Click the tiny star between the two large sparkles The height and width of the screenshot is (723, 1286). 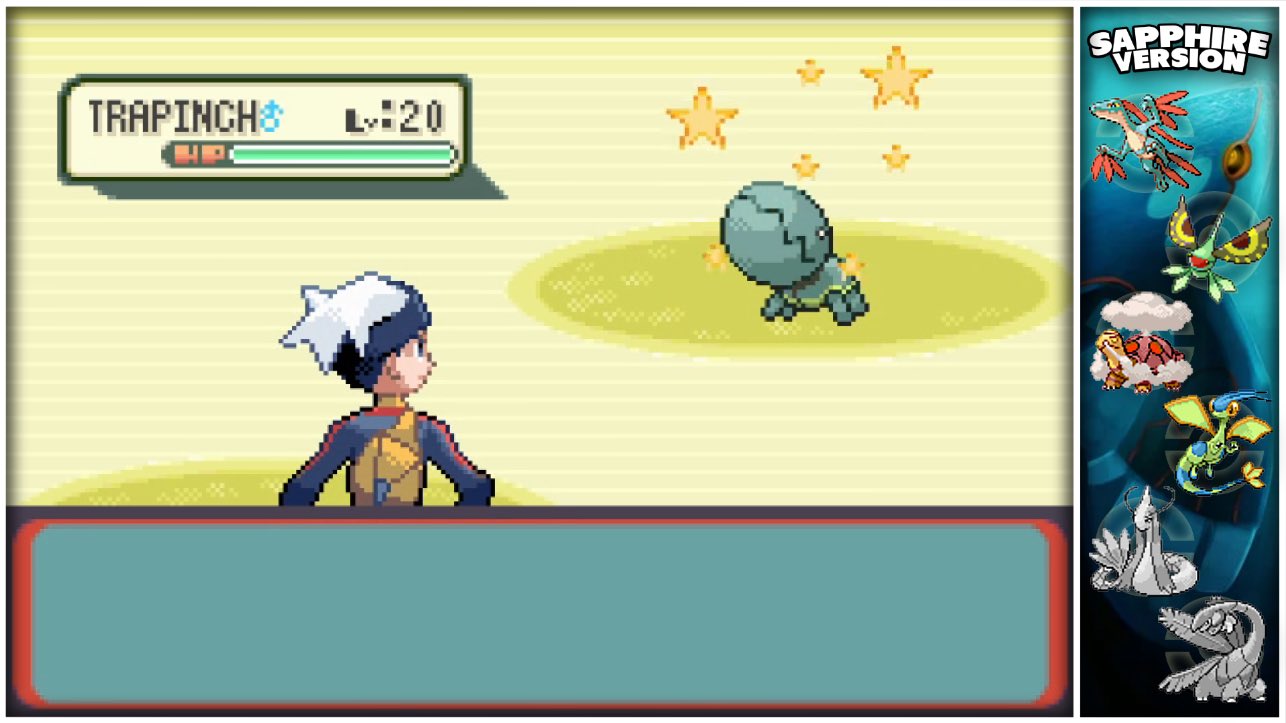pos(810,70)
